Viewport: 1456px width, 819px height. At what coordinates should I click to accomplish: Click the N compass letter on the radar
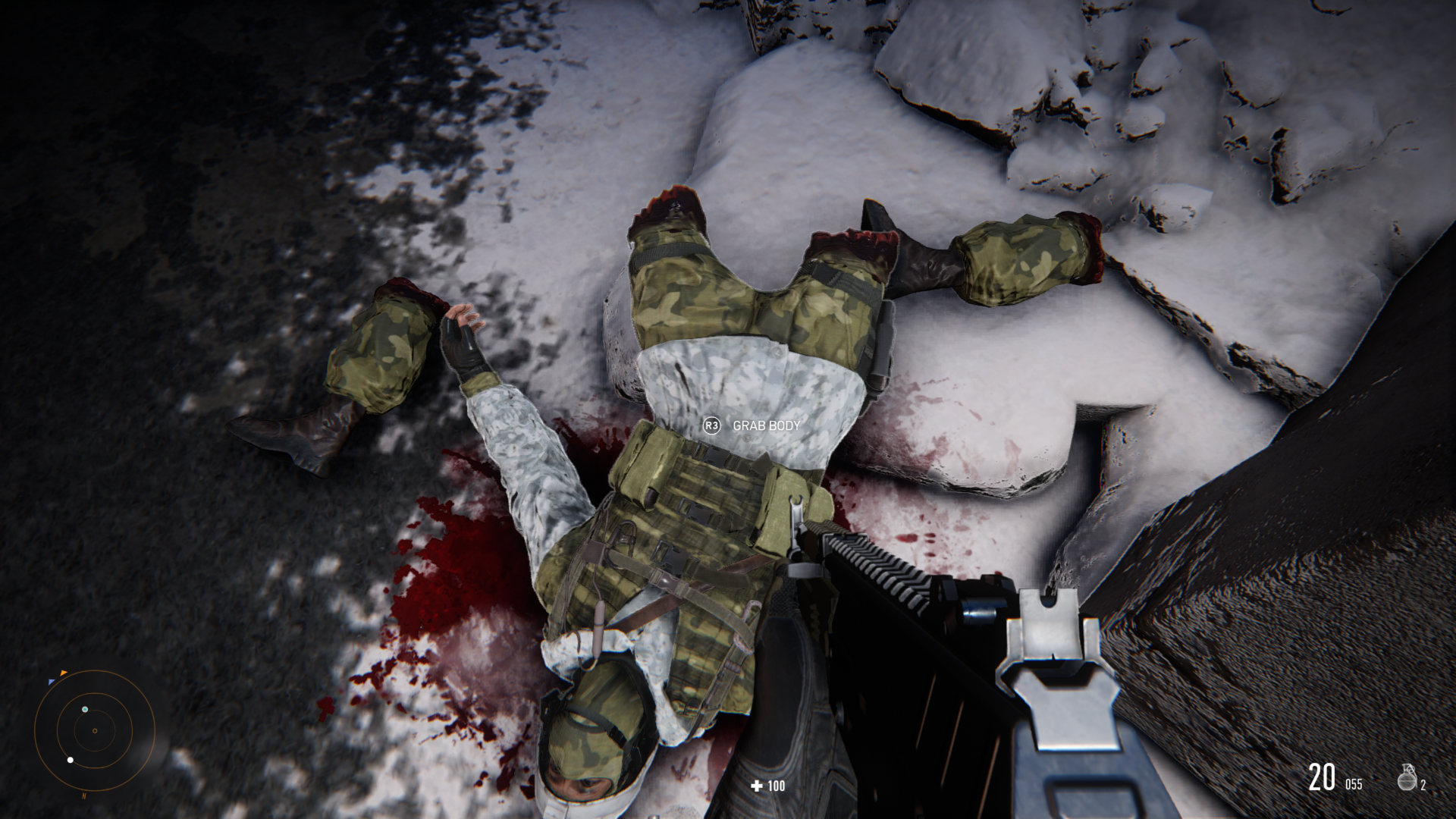click(x=83, y=796)
